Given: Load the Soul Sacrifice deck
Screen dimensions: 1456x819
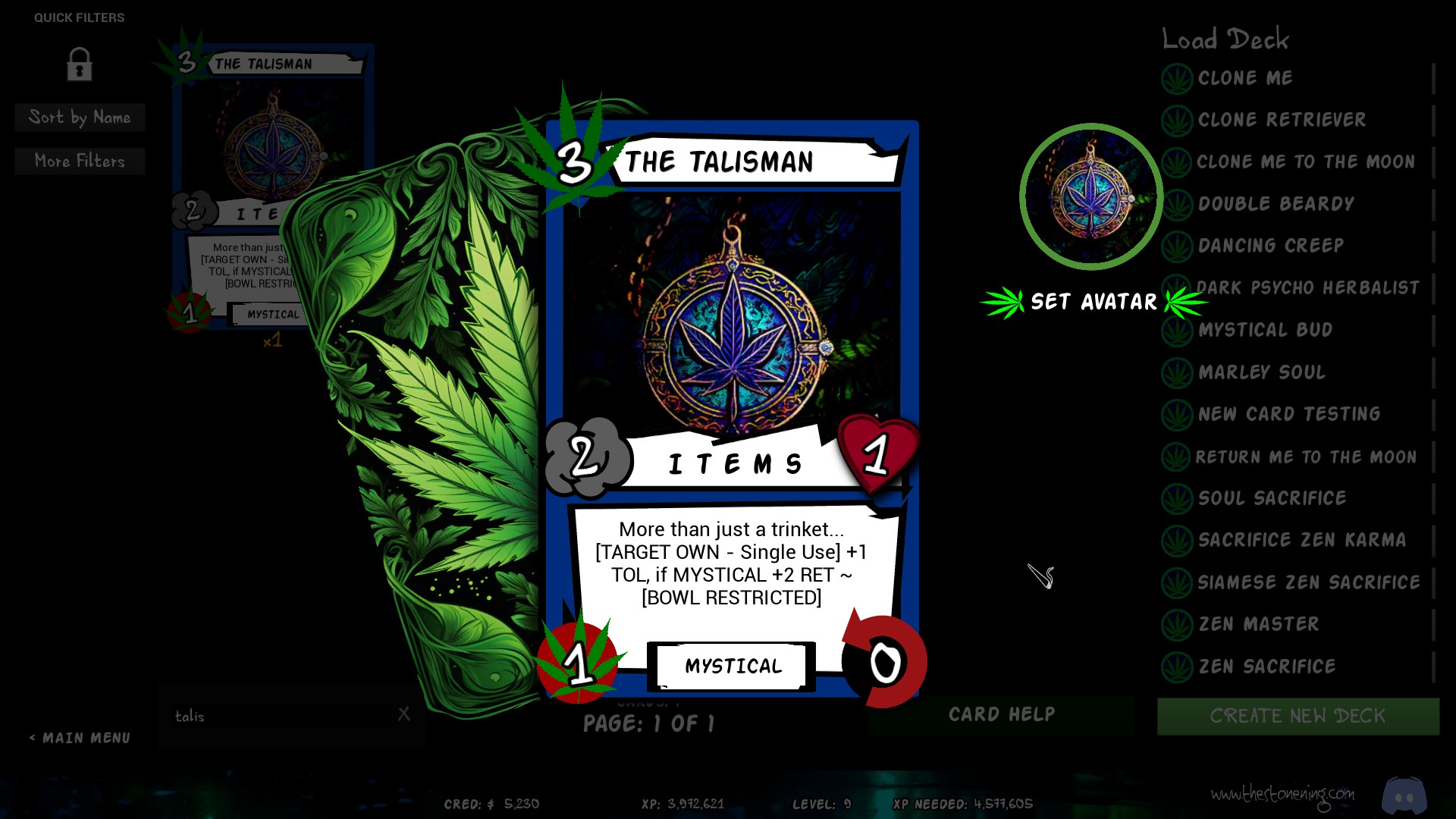Looking at the screenshot, I should tap(1272, 498).
